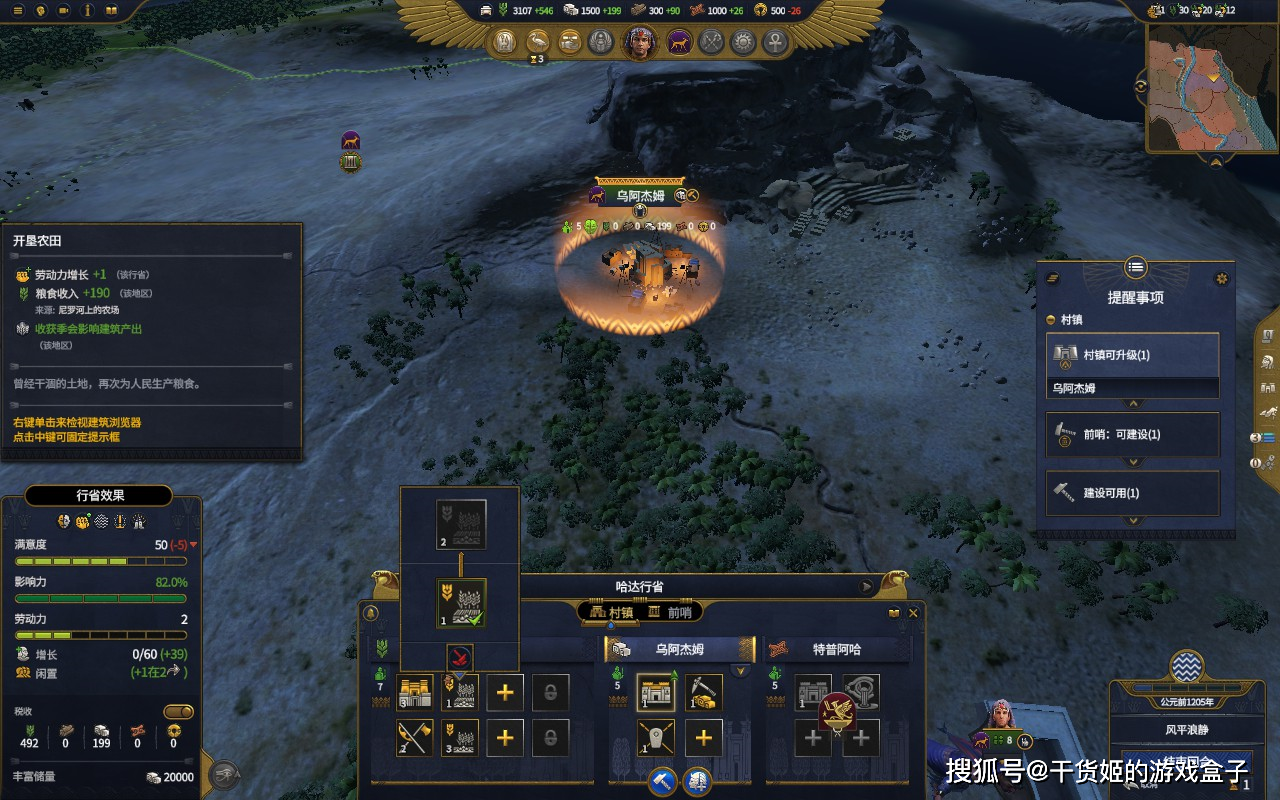The width and height of the screenshot is (1280, 800).
Task: Open the 建设可用(1) reminder
Action: [1132, 492]
